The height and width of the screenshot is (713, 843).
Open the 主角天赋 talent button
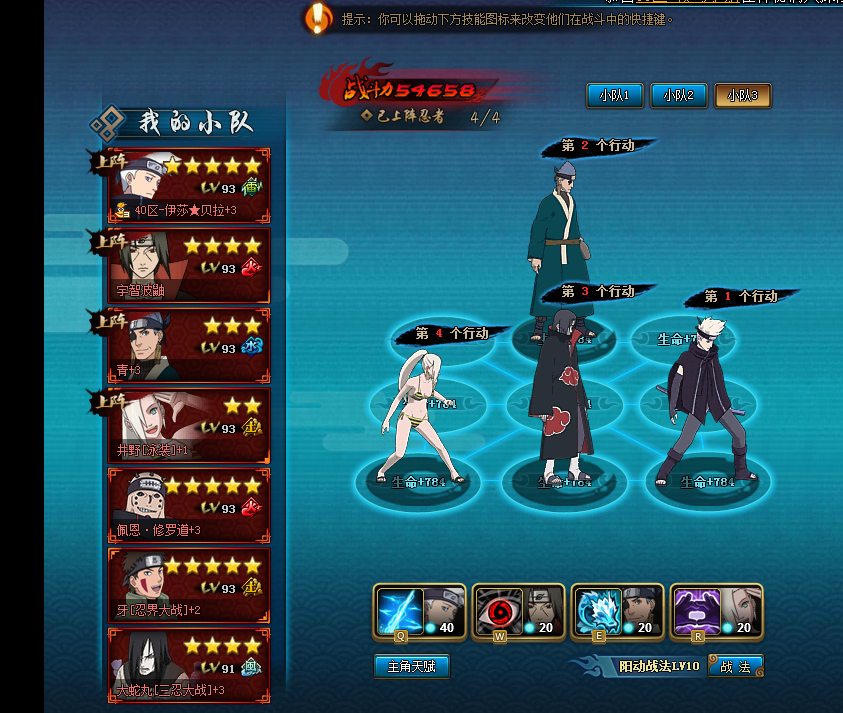412,666
